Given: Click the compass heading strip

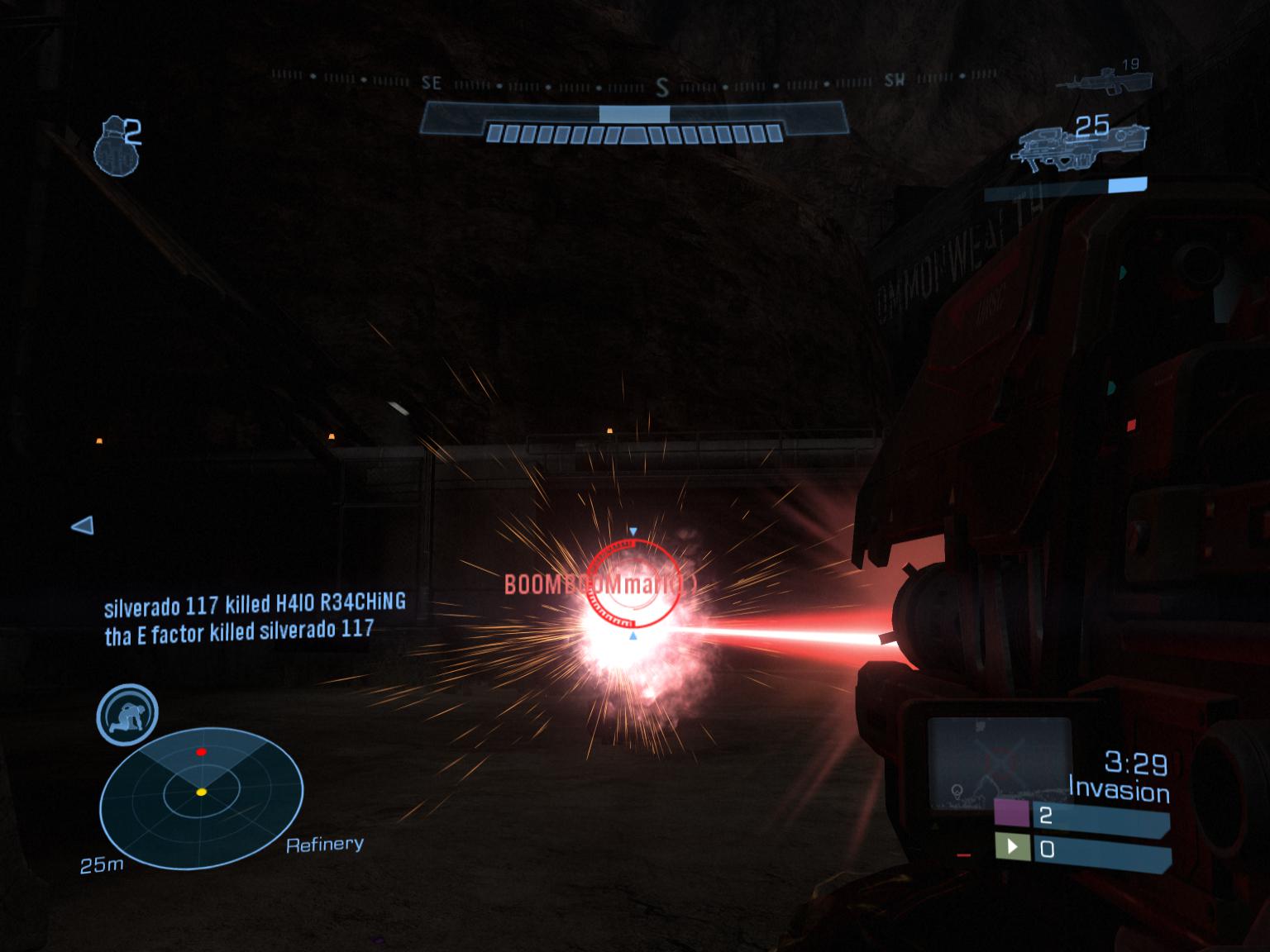Looking at the screenshot, I should [x=633, y=83].
